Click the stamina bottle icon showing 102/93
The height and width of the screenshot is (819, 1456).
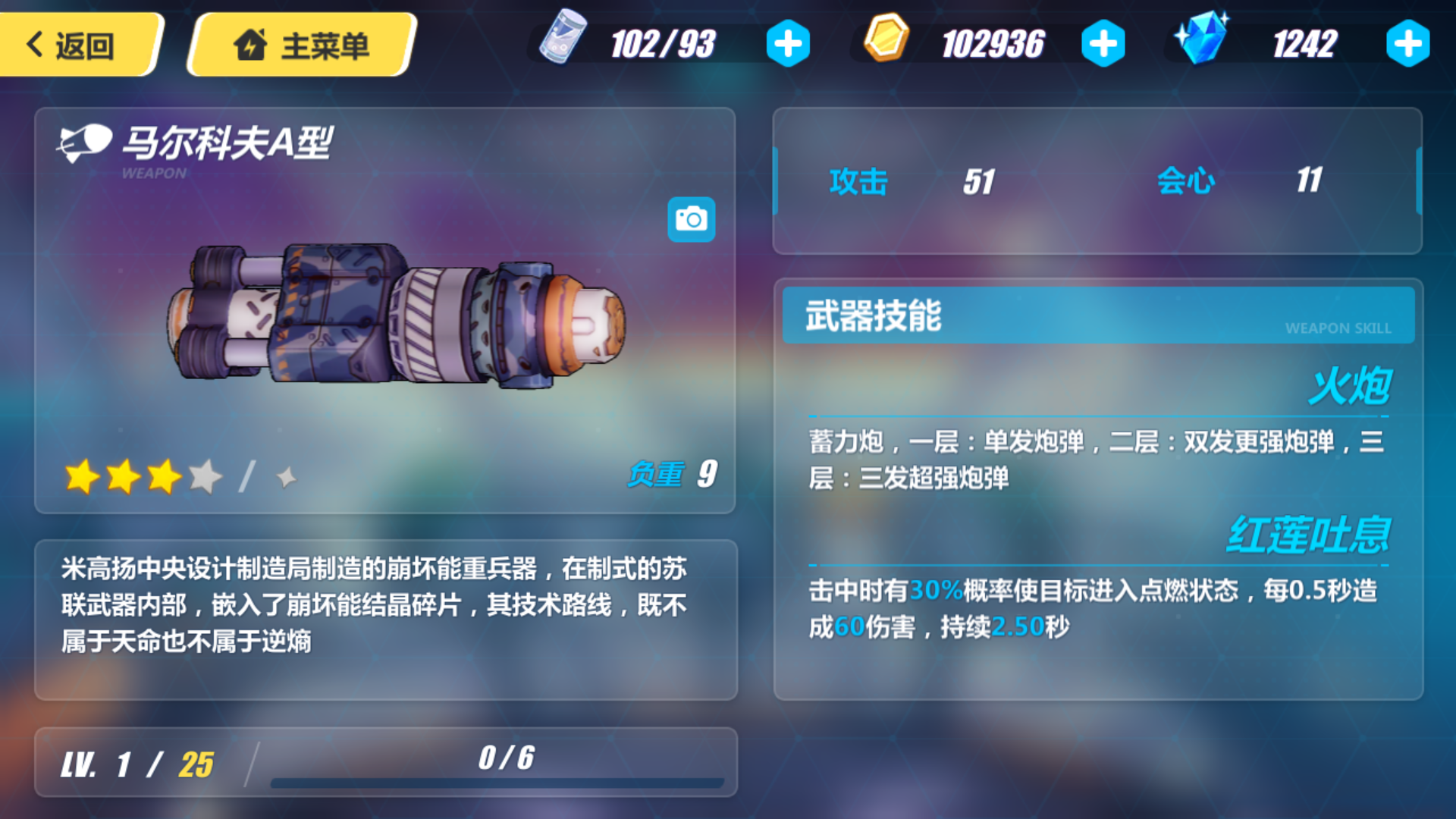coord(565,42)
